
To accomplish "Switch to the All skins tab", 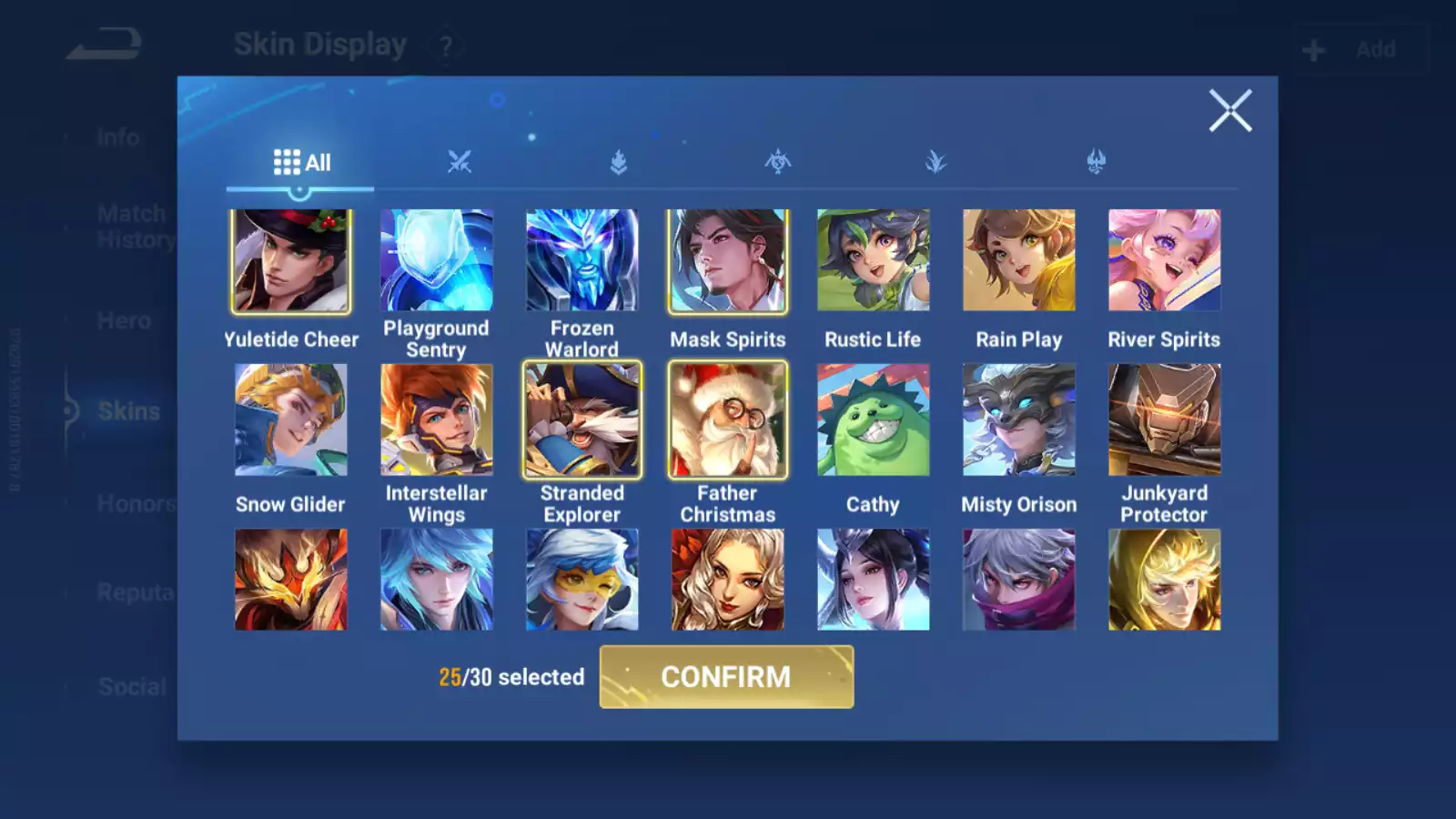I will click(x=301, y=163).
